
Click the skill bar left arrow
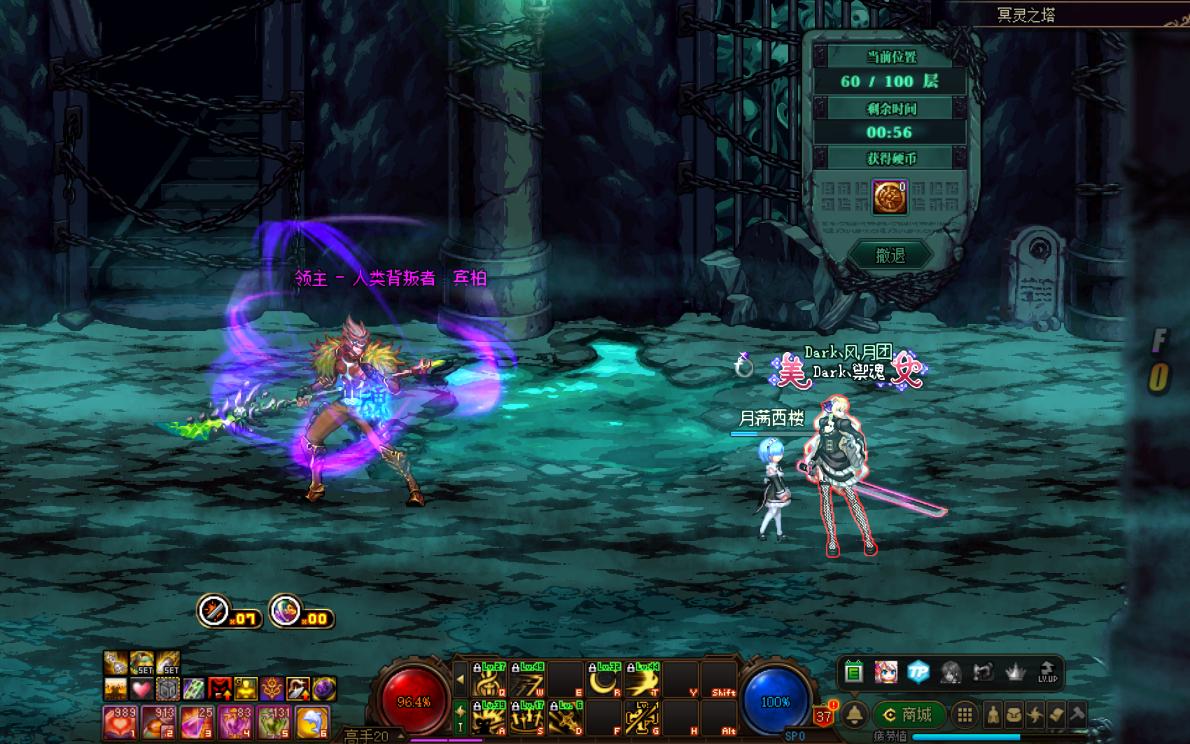coord(460,679)
